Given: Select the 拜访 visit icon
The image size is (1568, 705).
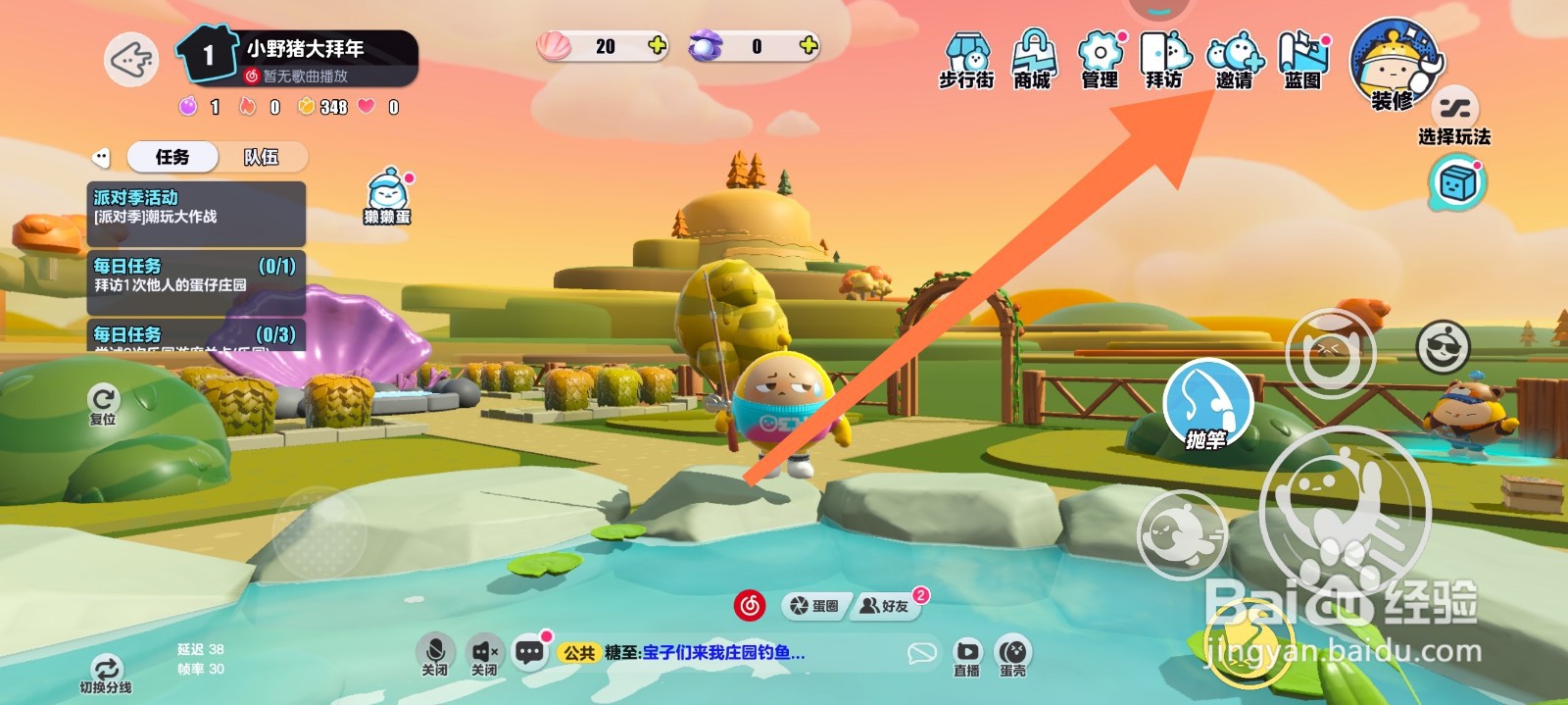Looking at the screenshot, I should (x=1164, y=60).
